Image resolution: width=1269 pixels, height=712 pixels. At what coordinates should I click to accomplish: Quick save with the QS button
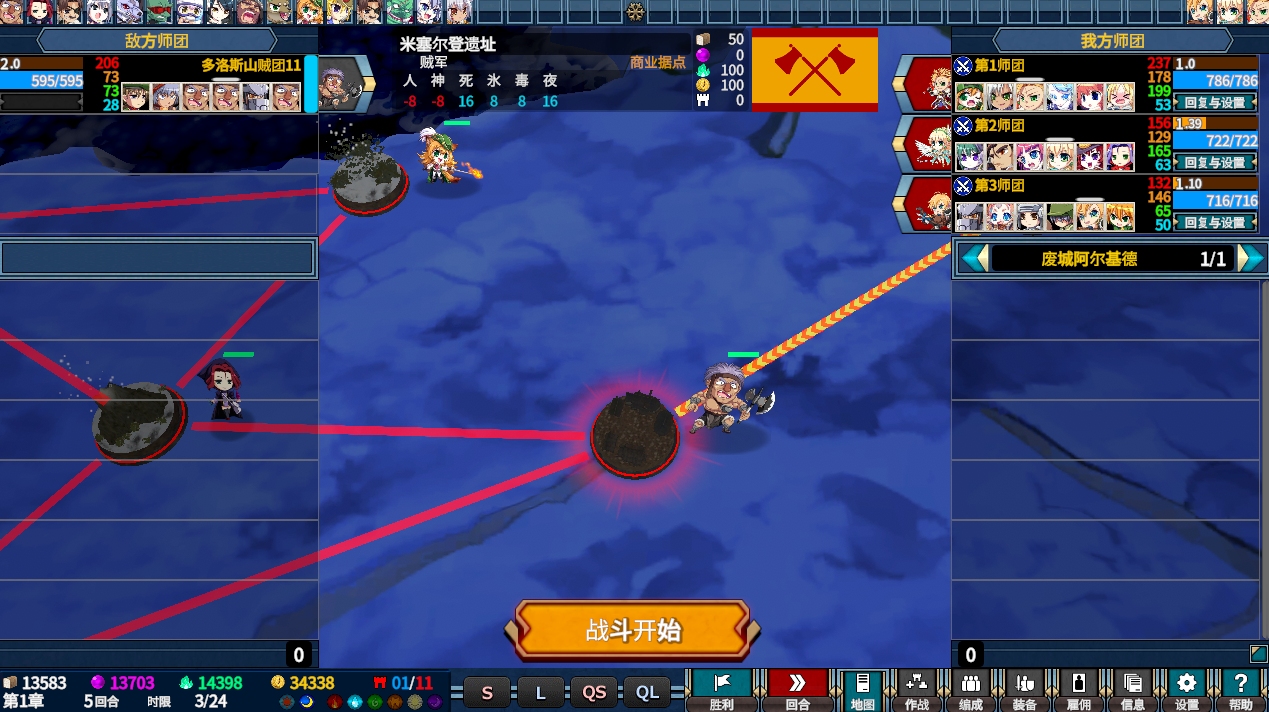coord(595,692)
